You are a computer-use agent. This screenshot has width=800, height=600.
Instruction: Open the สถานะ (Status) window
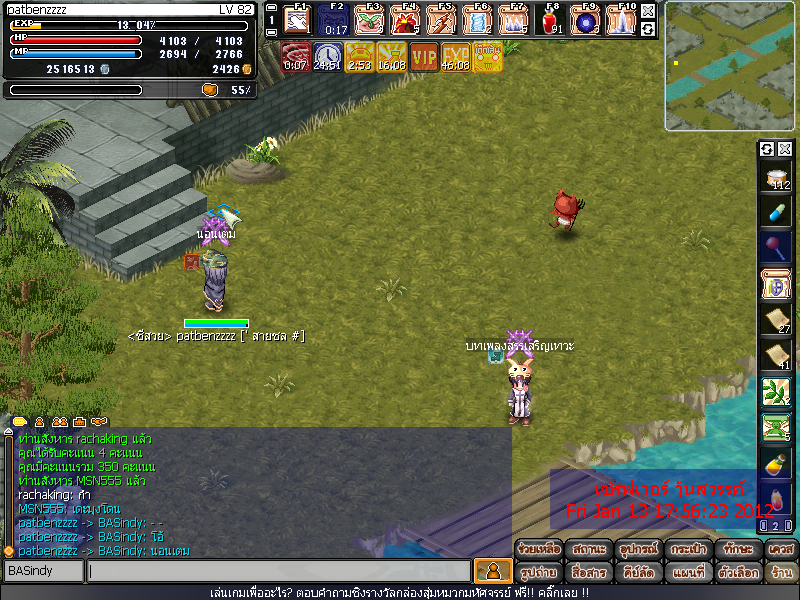589,549
